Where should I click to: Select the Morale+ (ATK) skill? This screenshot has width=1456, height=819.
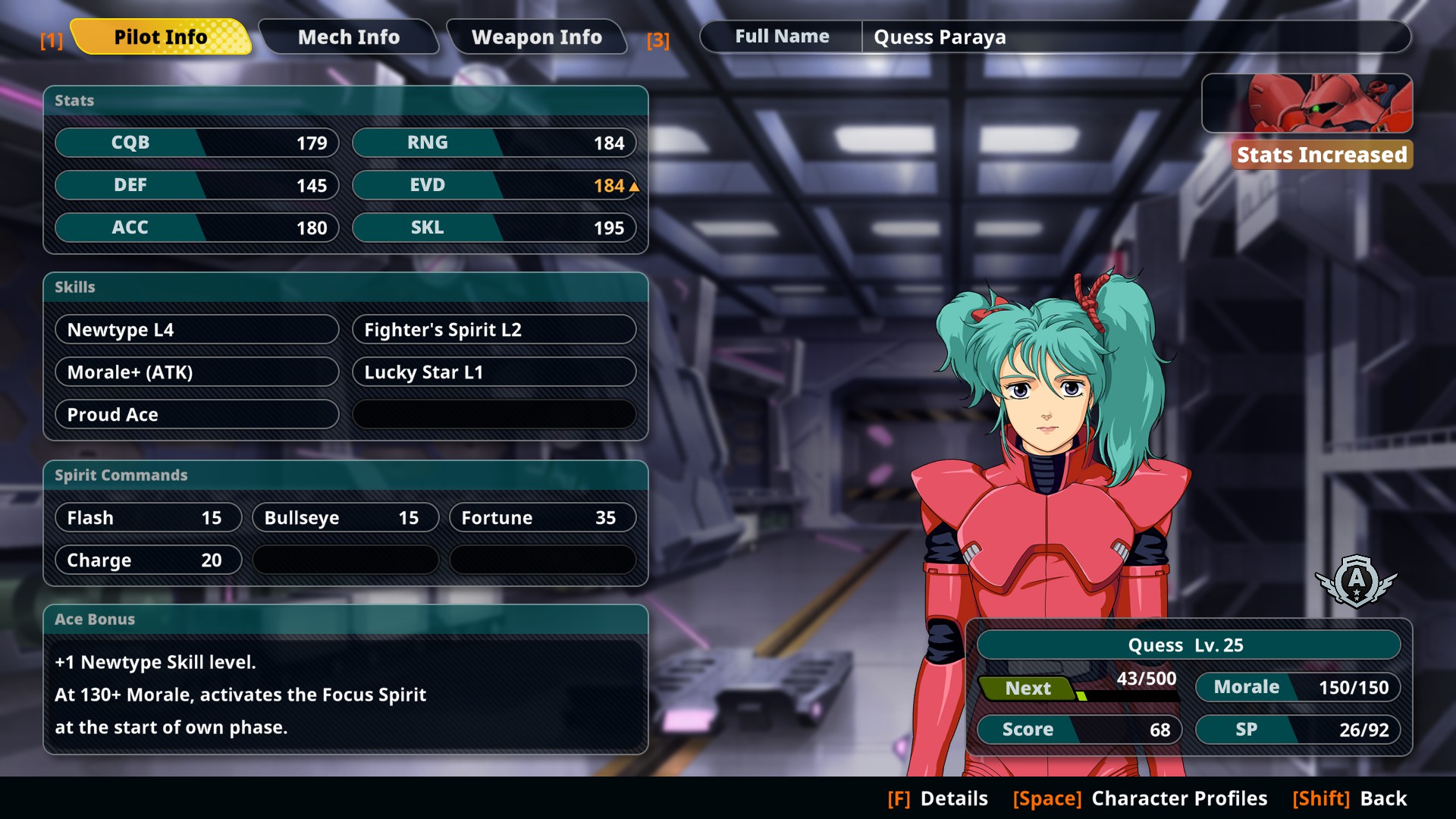point(196,372)
